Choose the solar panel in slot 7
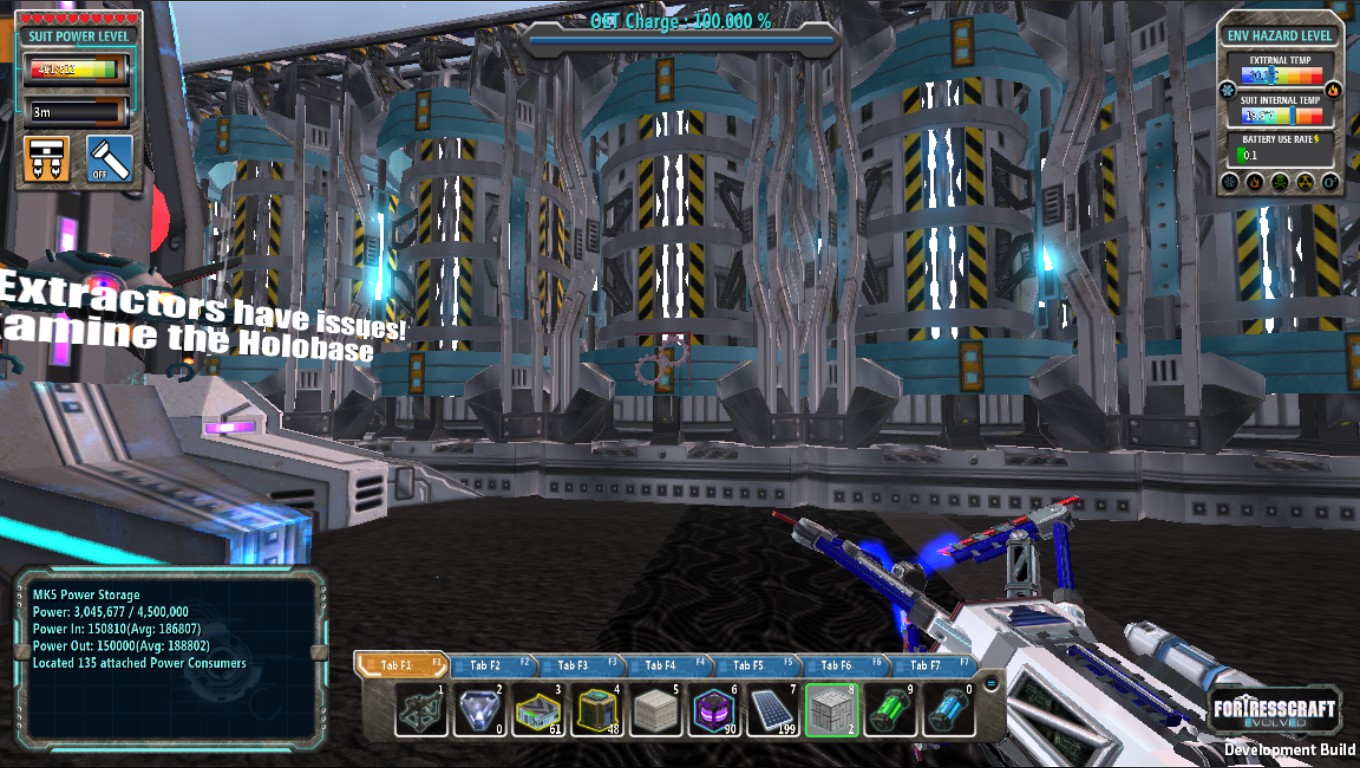The height and width of the screenshot is (768, 1360). pyautogui.click(x=774, y=710)
